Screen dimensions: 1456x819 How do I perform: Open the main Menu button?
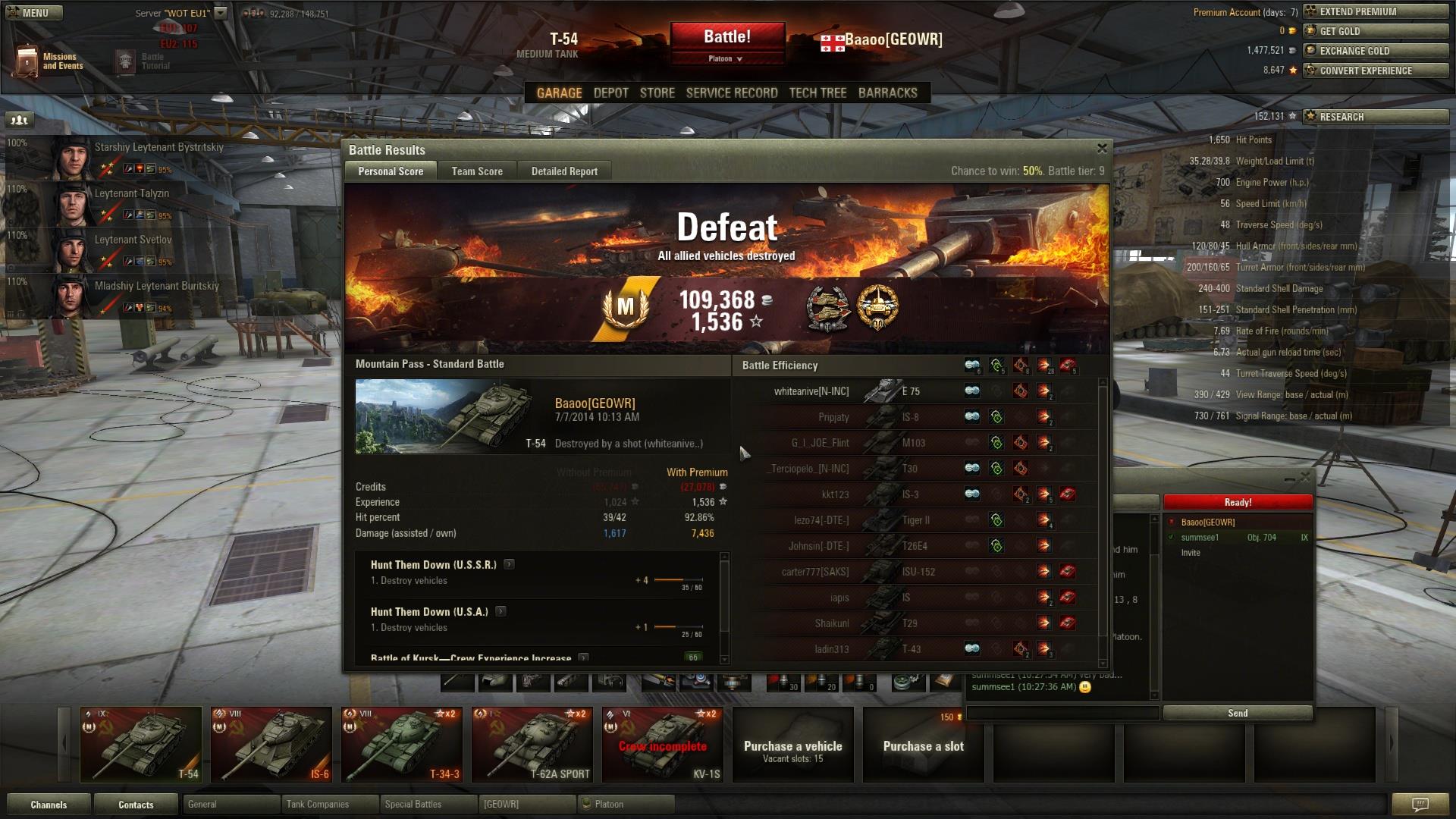click(34, 13)
